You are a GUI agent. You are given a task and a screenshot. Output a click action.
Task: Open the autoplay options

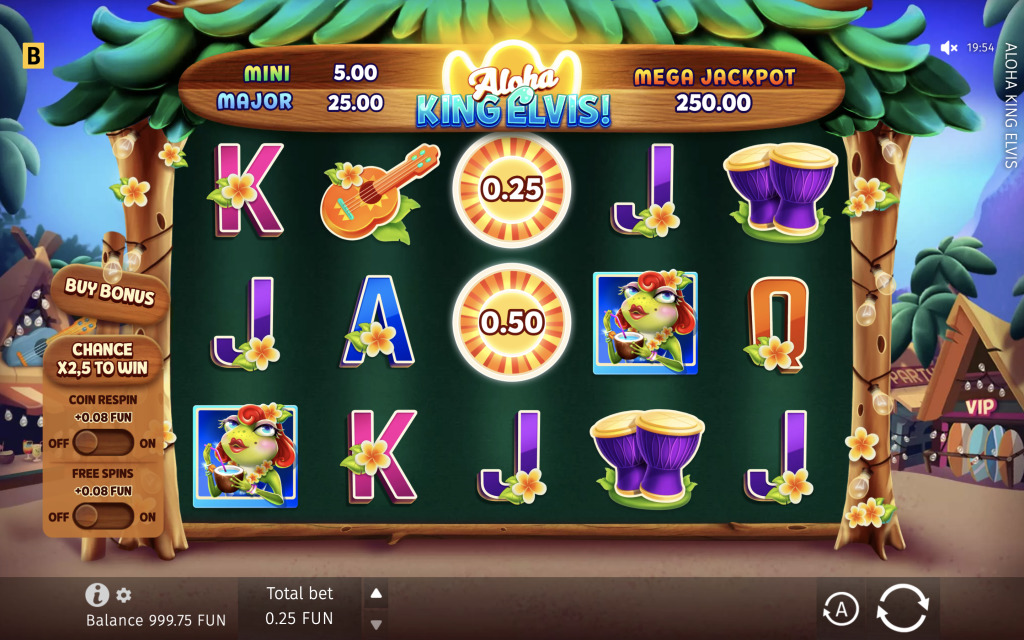841,608
